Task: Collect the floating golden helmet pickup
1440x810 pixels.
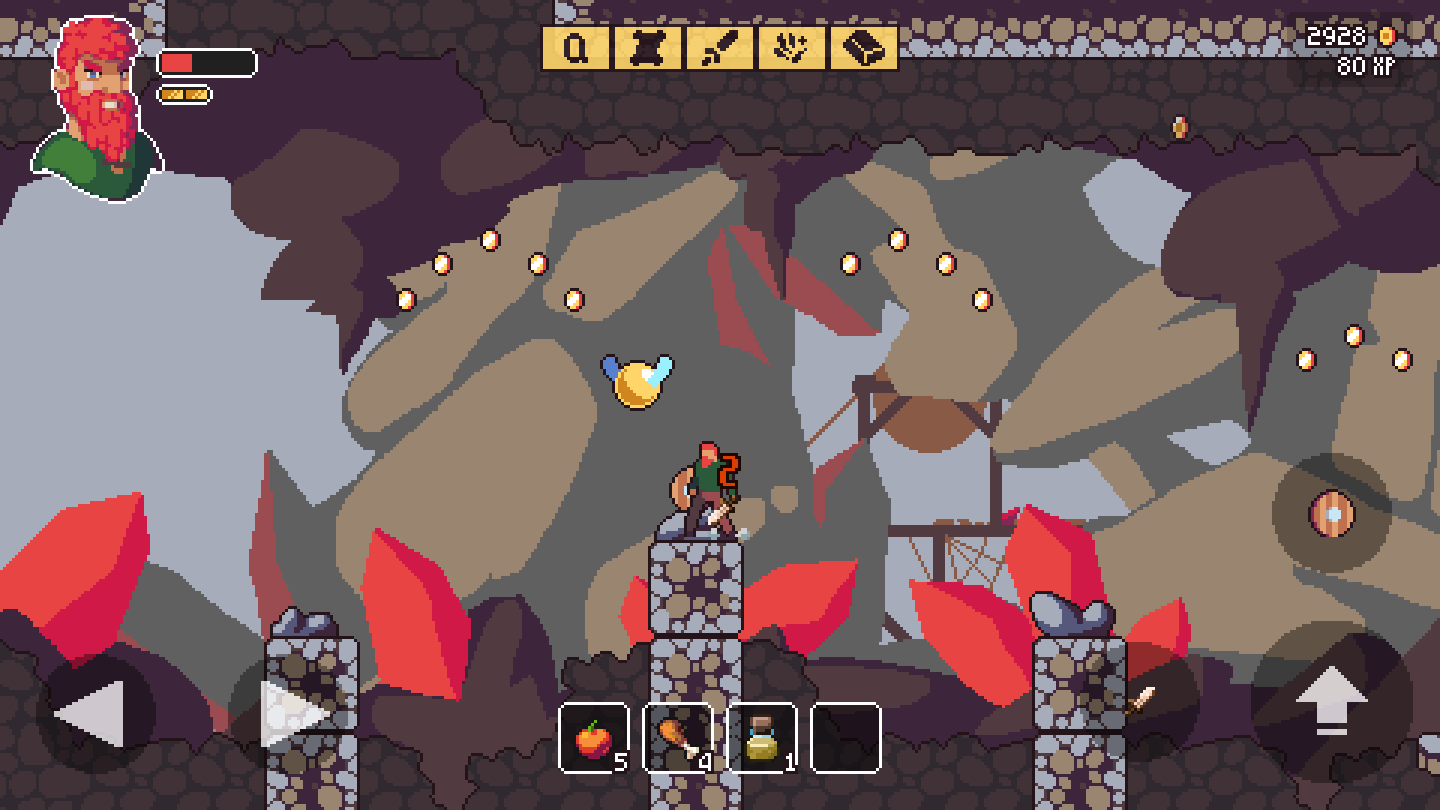Action: [x=636, y=383]
